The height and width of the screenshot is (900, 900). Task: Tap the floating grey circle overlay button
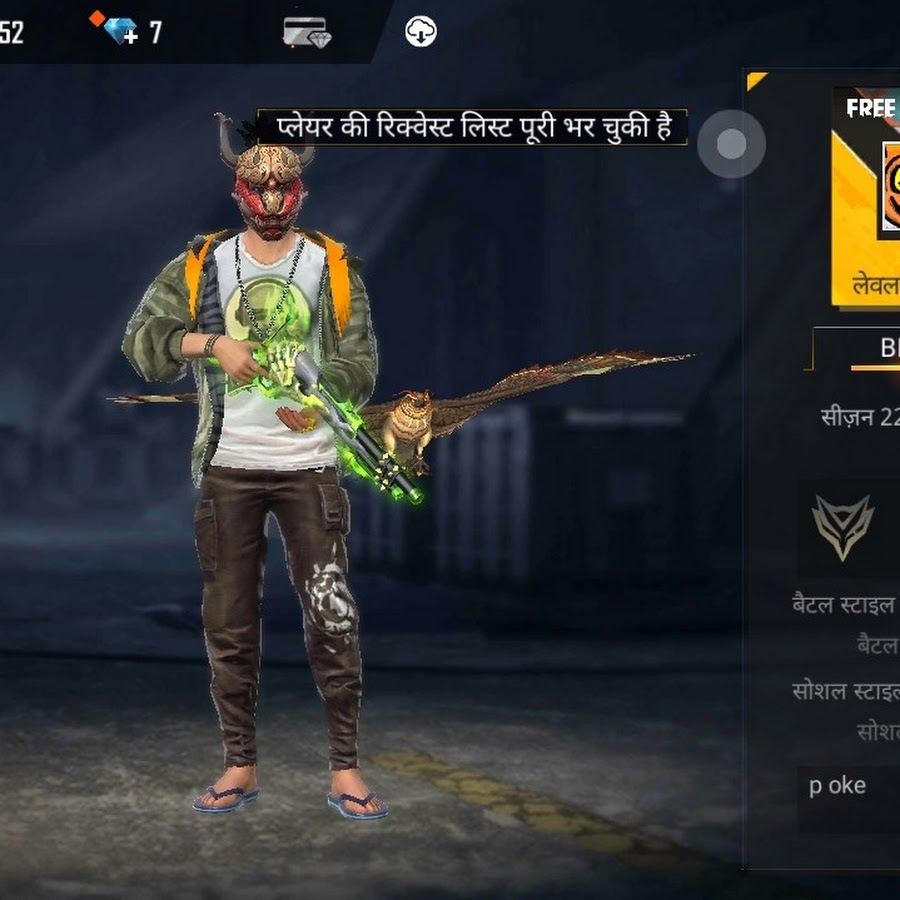pyautogui.click(x=731, y=144)
